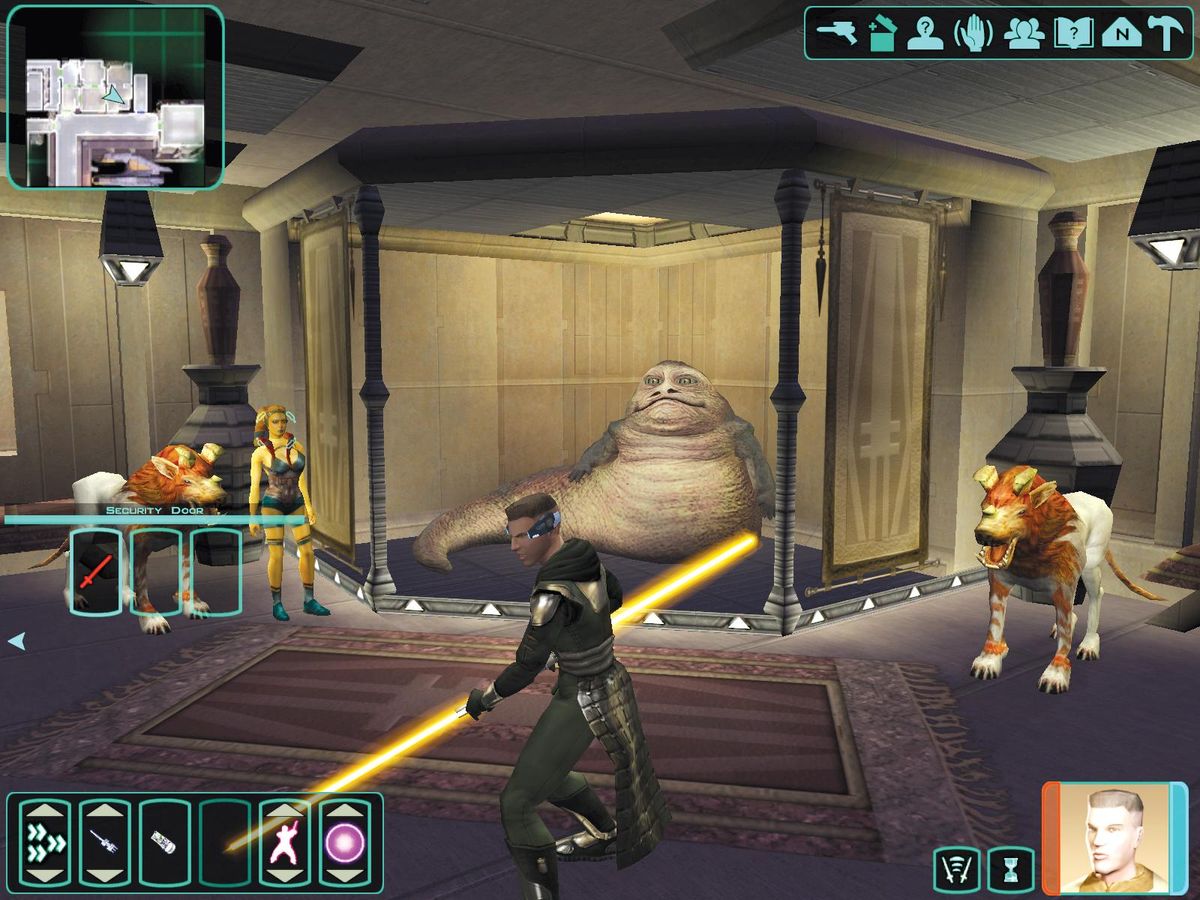The height and width of the screenshot is (900, 1200).
Task: Cast the purple glowing orb Force power
Action: 344,842
